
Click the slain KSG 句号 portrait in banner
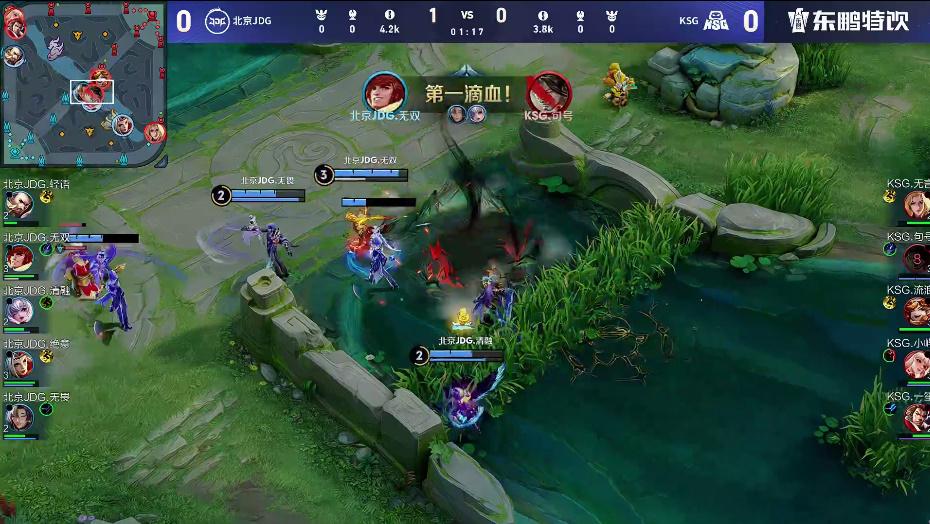point(547,93)
